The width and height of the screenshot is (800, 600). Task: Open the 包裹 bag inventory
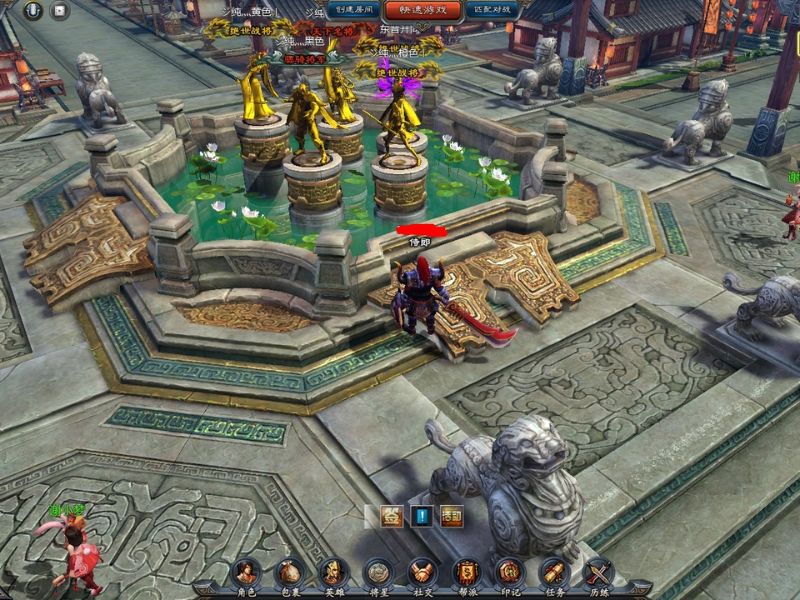coord(289,574)
